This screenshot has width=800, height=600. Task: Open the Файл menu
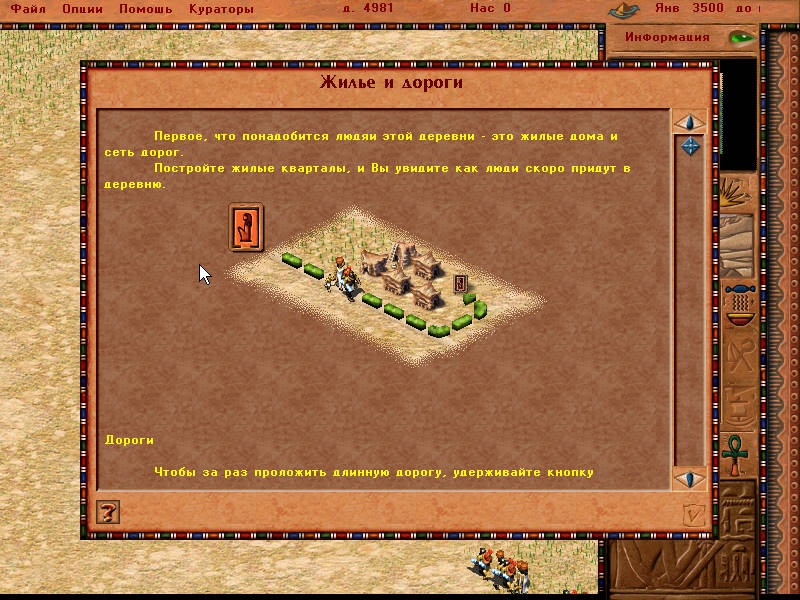pyautogui.click(x=29, y=9)
